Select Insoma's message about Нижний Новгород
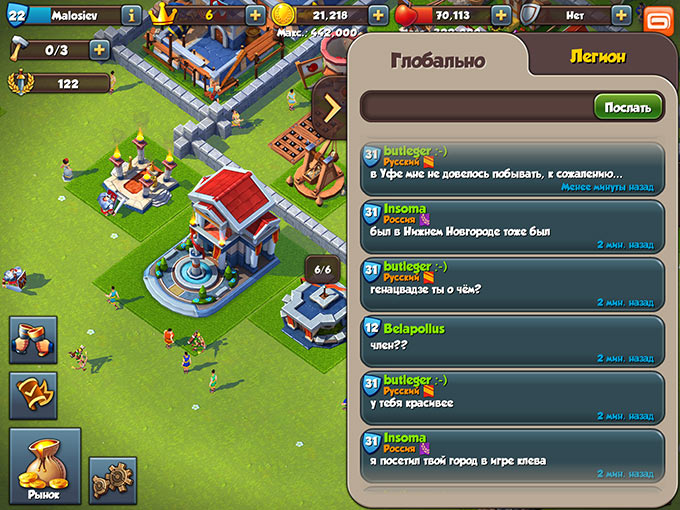Viewport: 680px width, 510px height. pyautogui.click(x=512, y=226)
